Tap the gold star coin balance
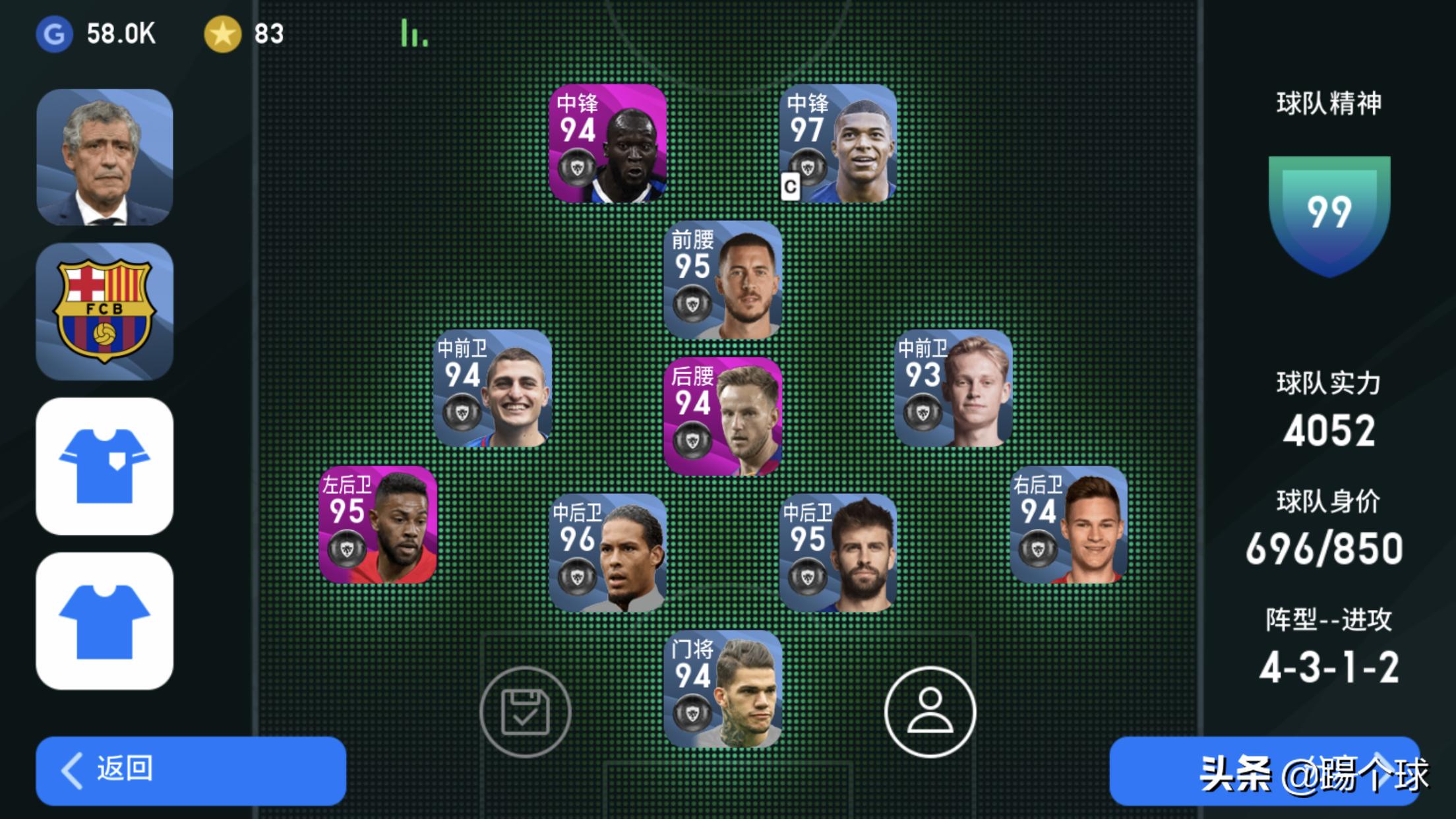The width and height of the screenshot is (1456, 819). [x=244, y=34]
